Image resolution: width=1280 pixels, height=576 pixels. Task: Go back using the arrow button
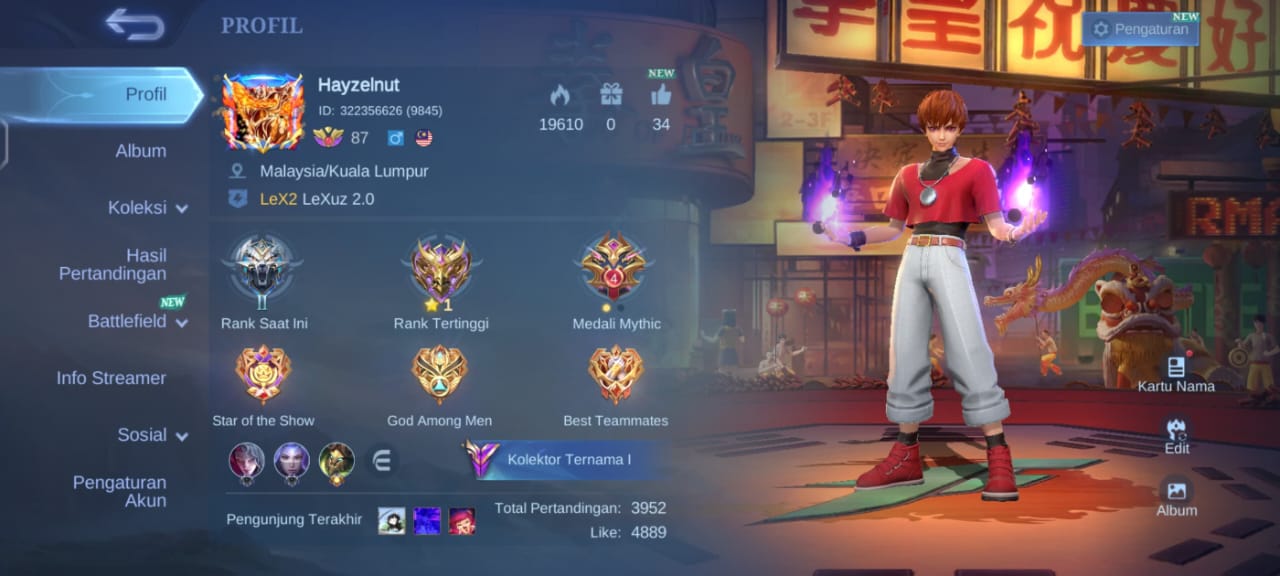135,25
